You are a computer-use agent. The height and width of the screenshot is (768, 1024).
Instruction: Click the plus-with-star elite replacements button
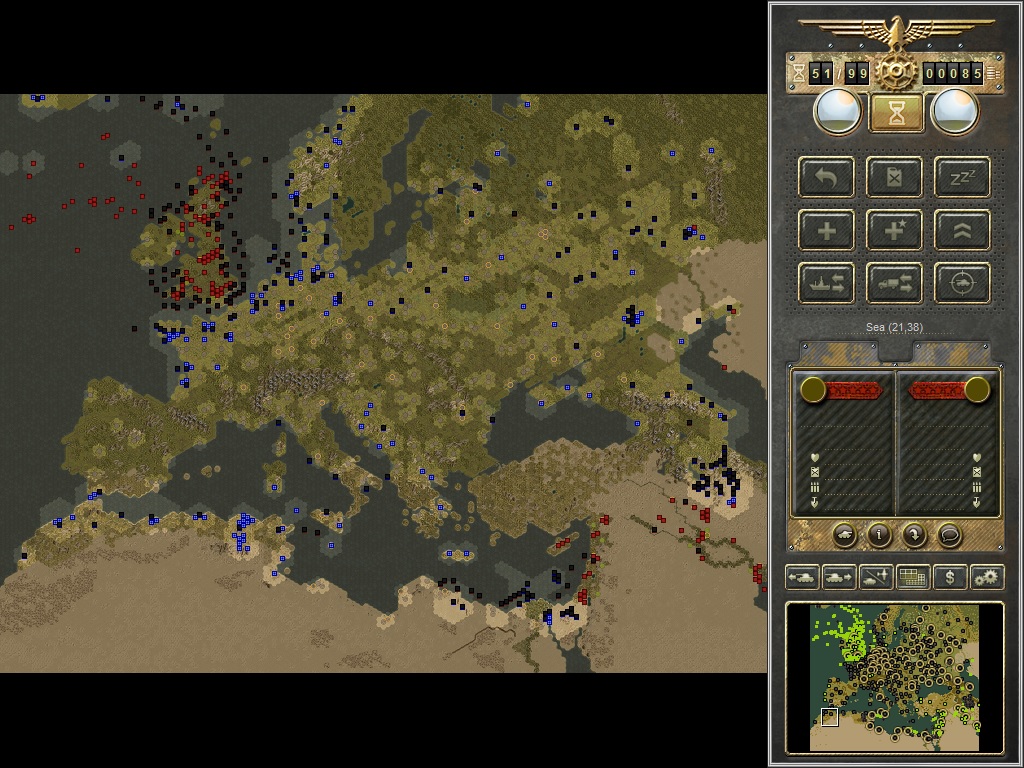[x=895, y=231]
